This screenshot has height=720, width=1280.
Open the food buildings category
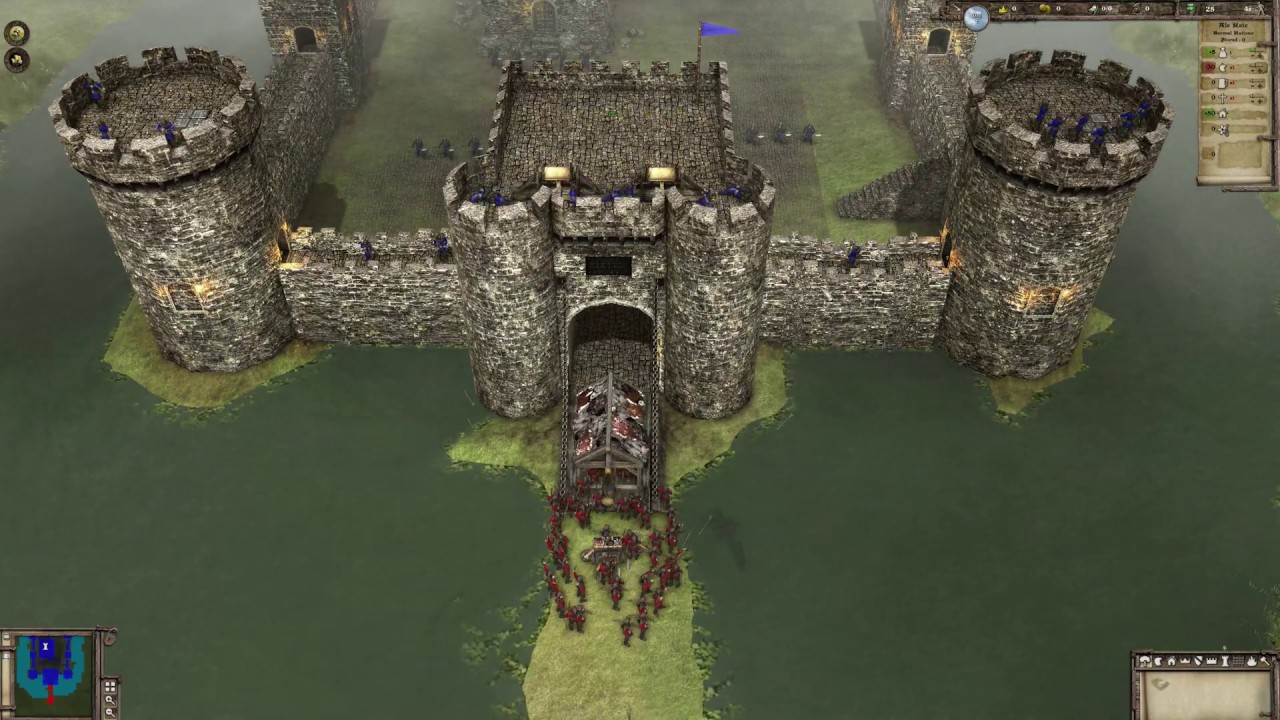coord(1158,661)
